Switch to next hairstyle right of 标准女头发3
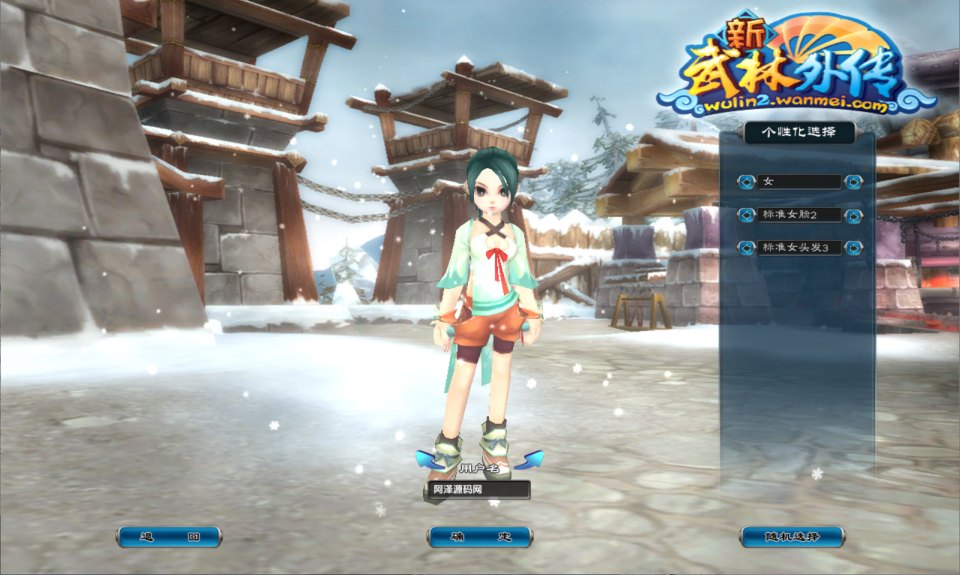 (x=853, y=247)
